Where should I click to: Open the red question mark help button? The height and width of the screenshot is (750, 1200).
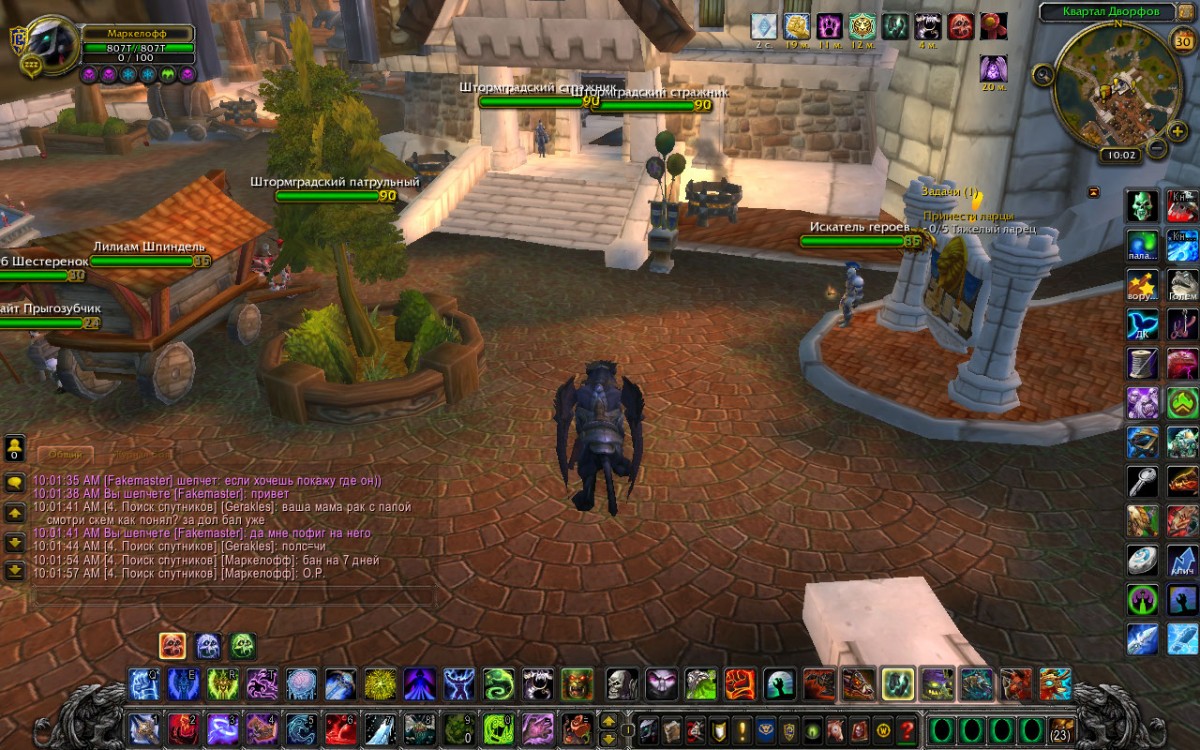907,729
